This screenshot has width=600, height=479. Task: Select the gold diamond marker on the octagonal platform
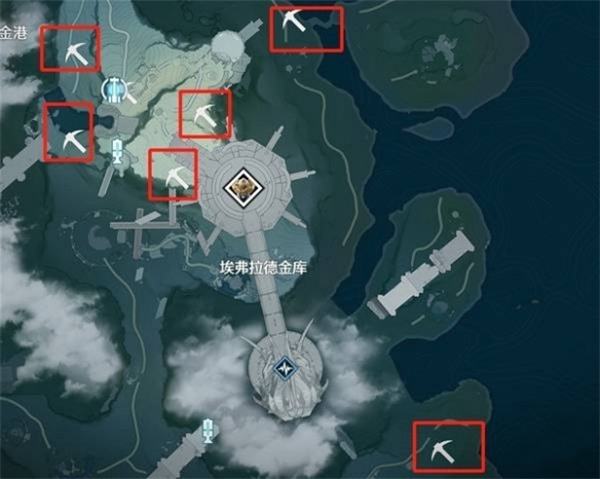tap(241, 184)
